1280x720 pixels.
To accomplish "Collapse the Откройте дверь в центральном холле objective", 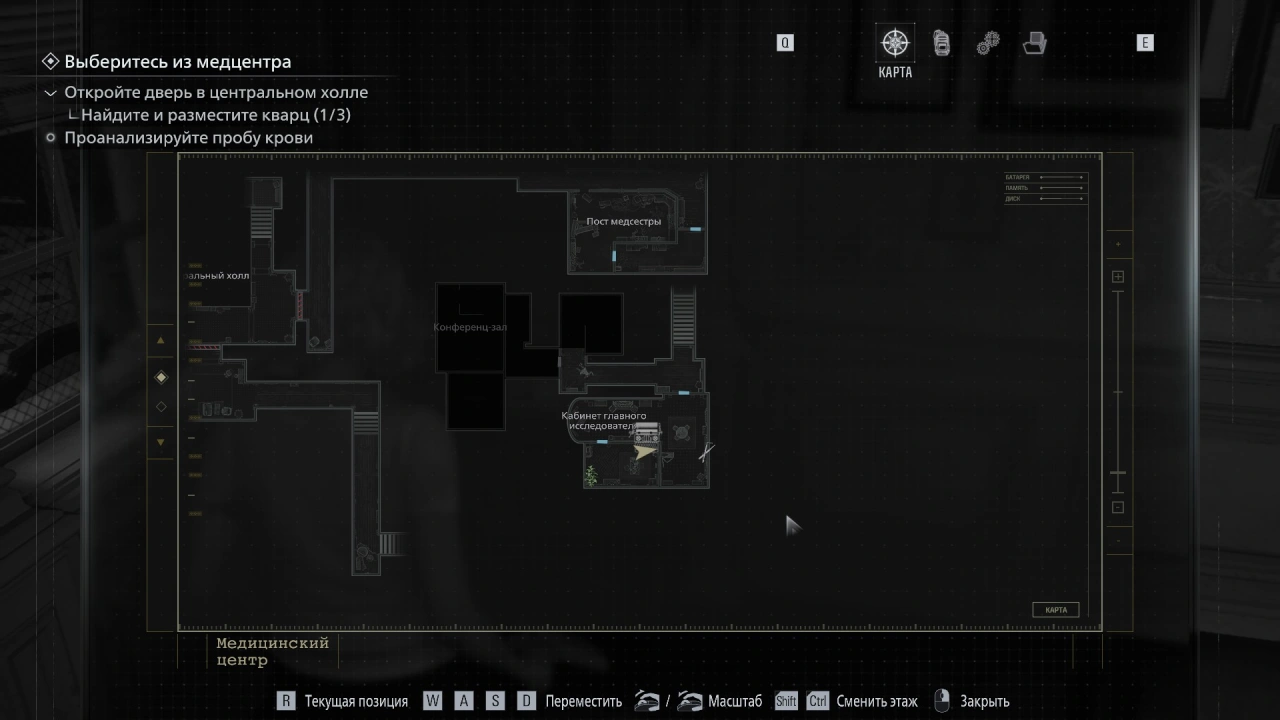I will point(51,93).
